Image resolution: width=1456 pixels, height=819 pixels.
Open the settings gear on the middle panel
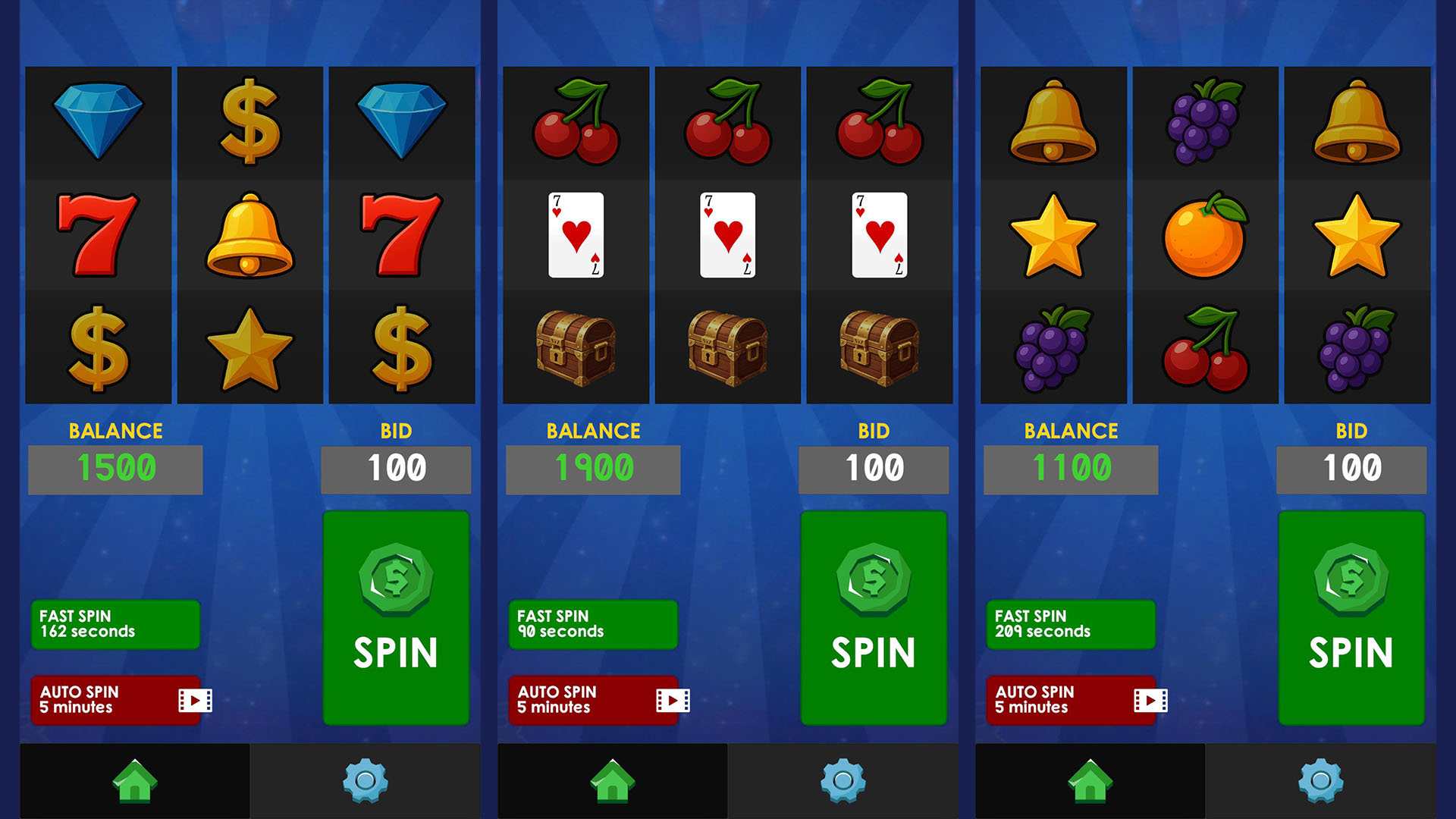coord(843,781)
